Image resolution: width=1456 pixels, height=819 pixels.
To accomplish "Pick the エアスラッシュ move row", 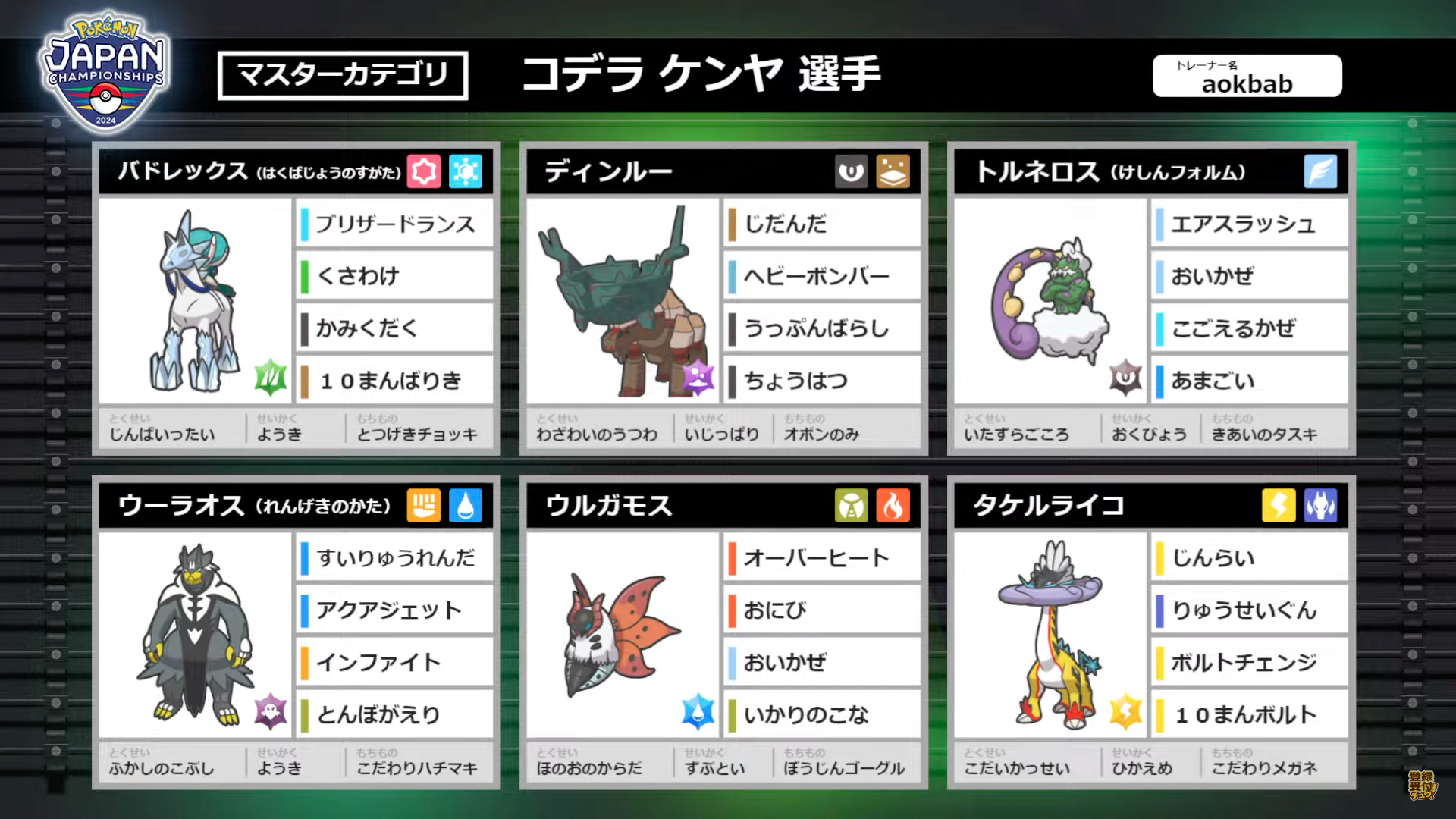I will (1249, 224).
